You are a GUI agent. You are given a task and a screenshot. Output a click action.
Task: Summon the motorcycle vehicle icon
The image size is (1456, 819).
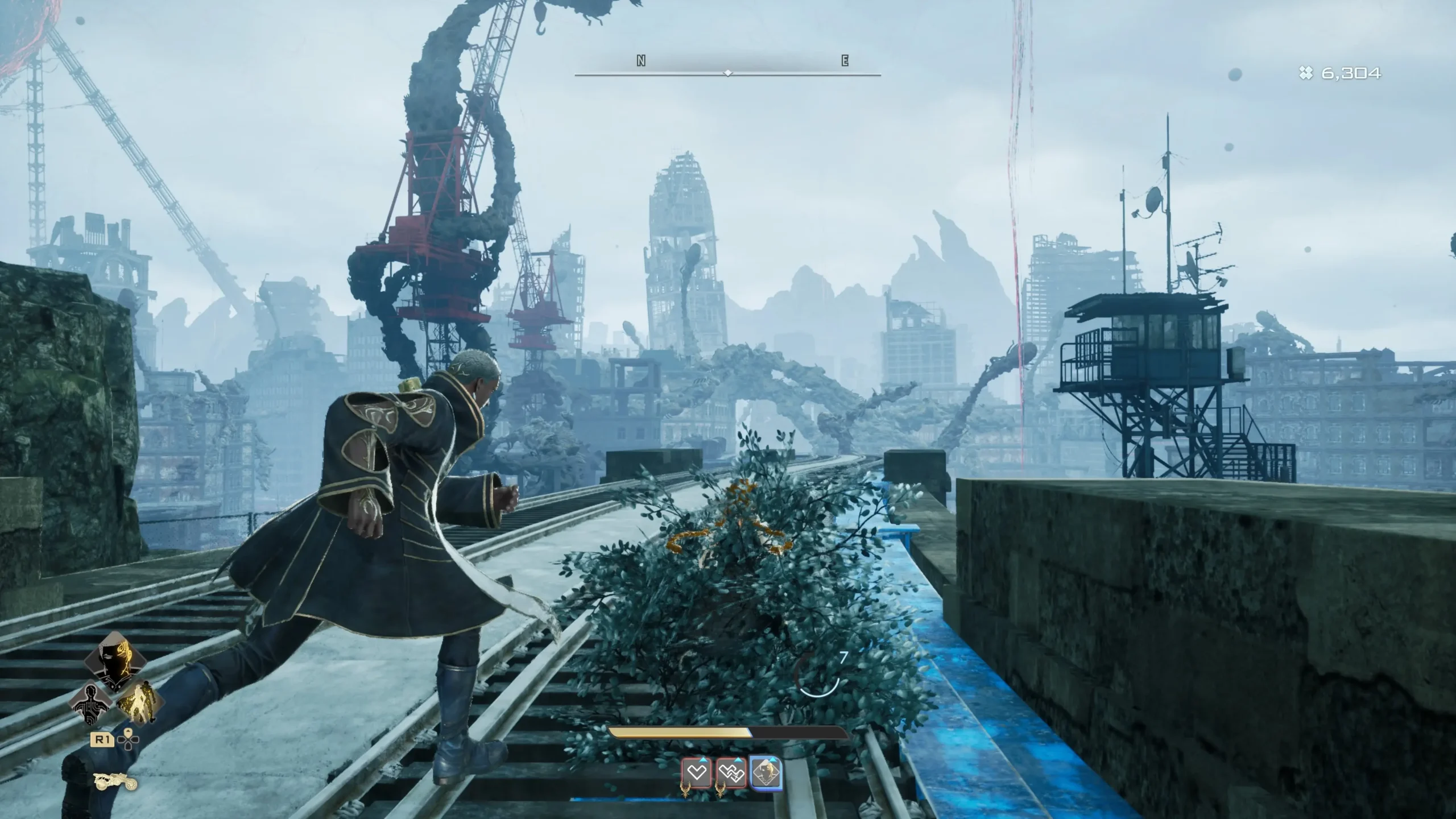click(117, 782)
